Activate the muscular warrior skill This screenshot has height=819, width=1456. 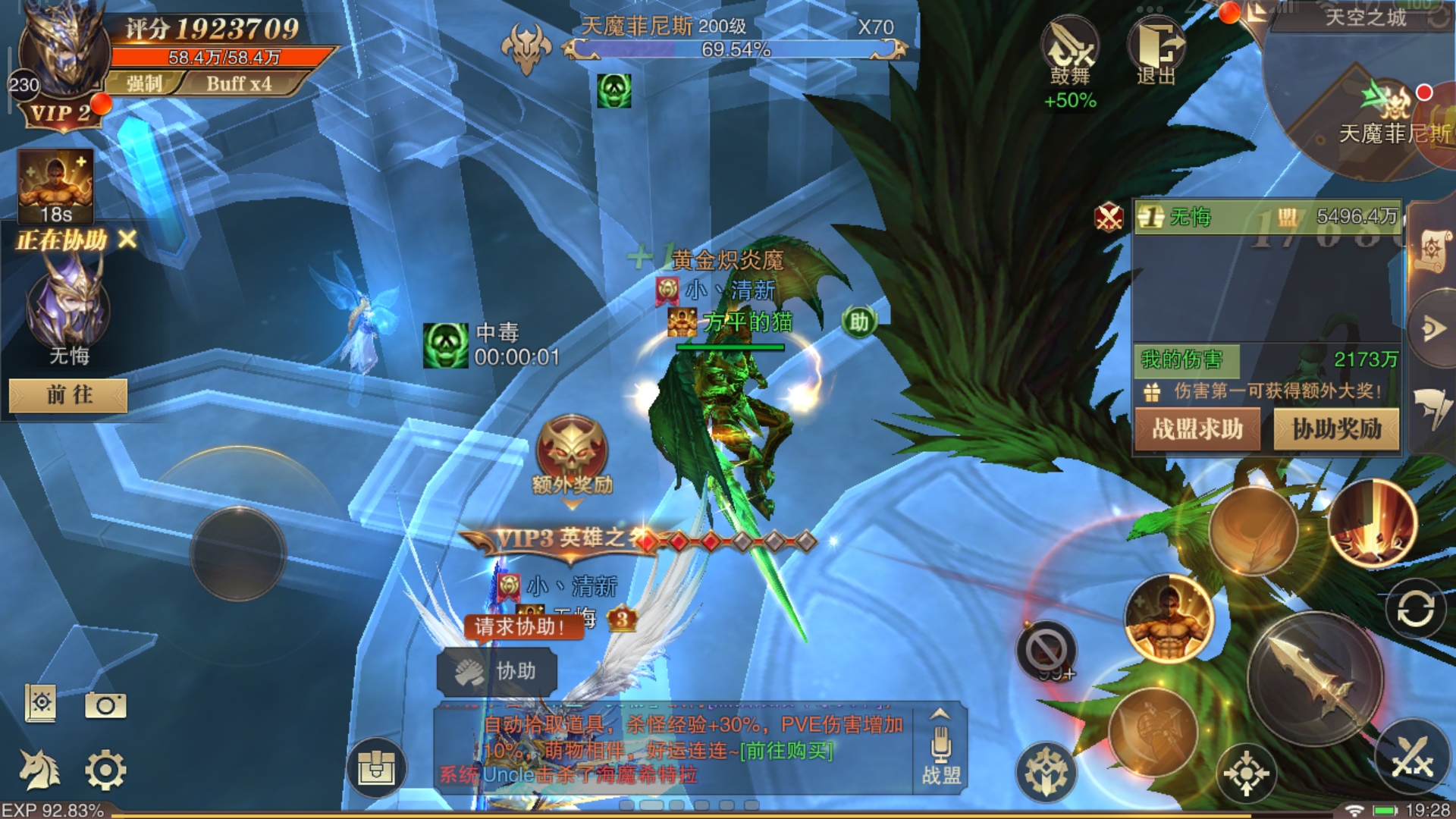pyautogui.click(x=1169, y=619)
